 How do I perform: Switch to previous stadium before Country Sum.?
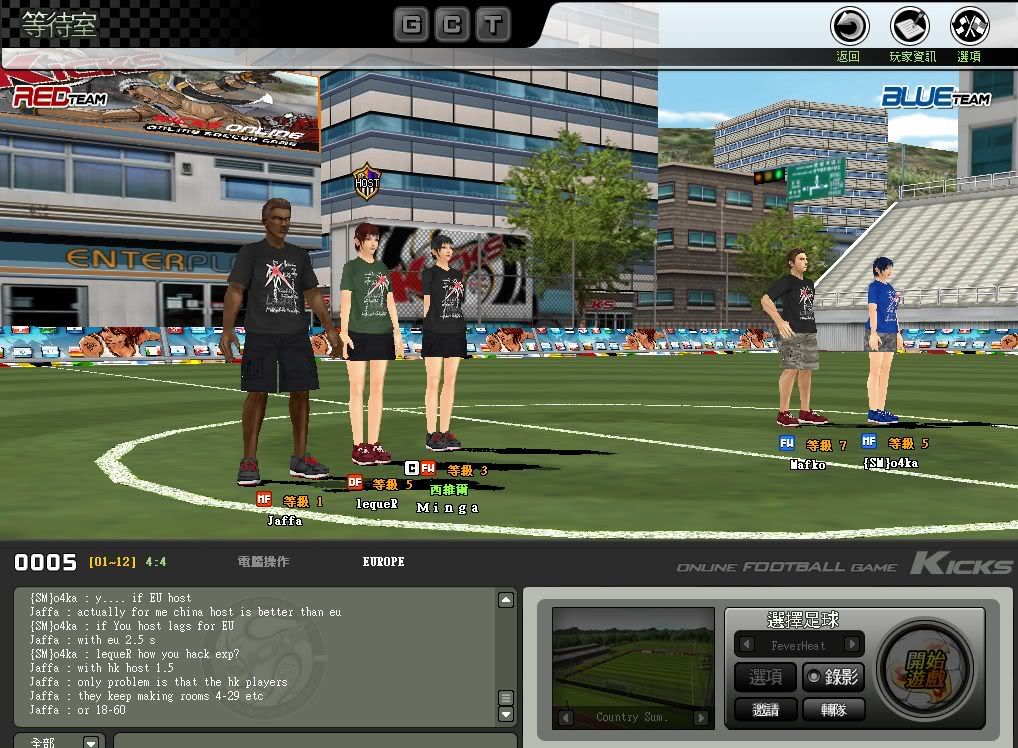565,717
